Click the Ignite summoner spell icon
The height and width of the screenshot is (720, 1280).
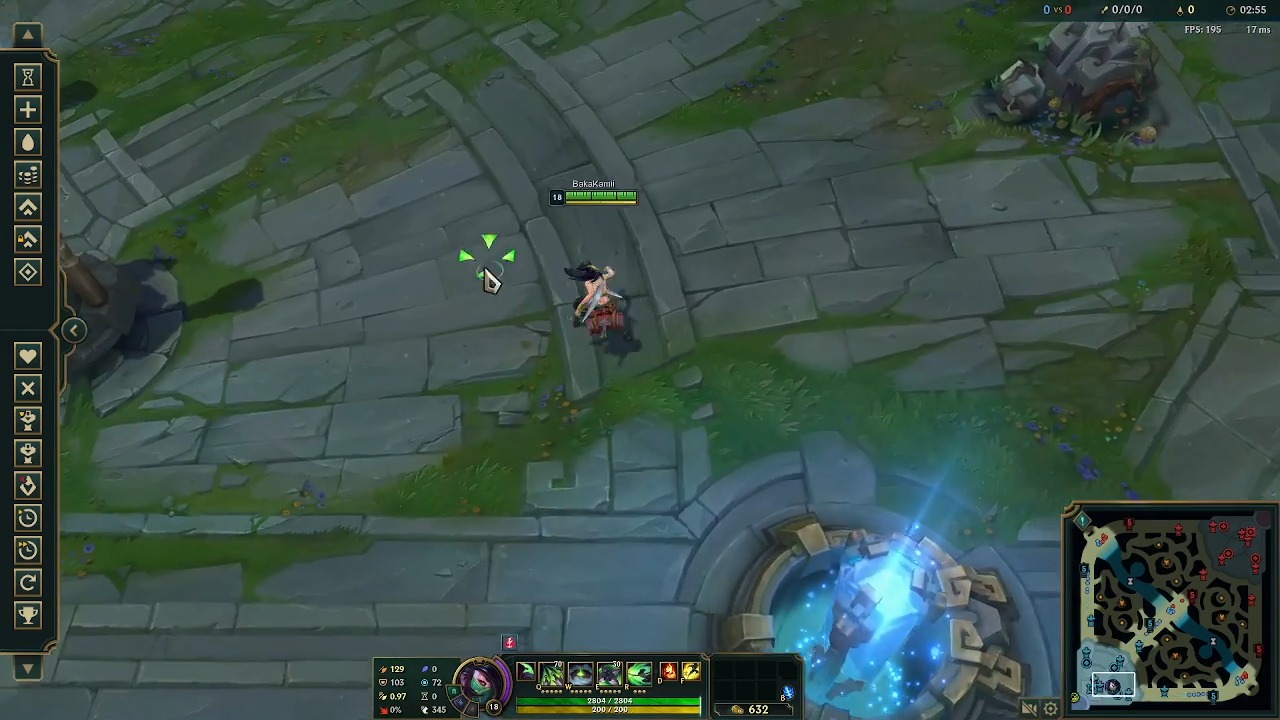[668, 673]
